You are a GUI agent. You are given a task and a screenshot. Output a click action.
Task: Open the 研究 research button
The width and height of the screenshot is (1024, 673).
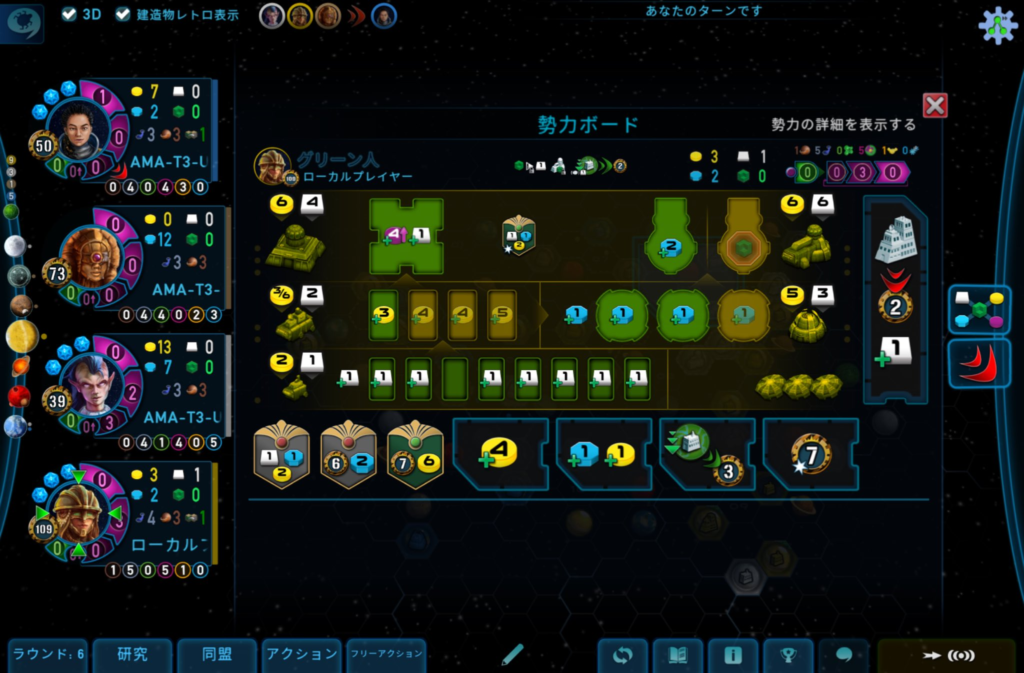(x=133, y=655)
